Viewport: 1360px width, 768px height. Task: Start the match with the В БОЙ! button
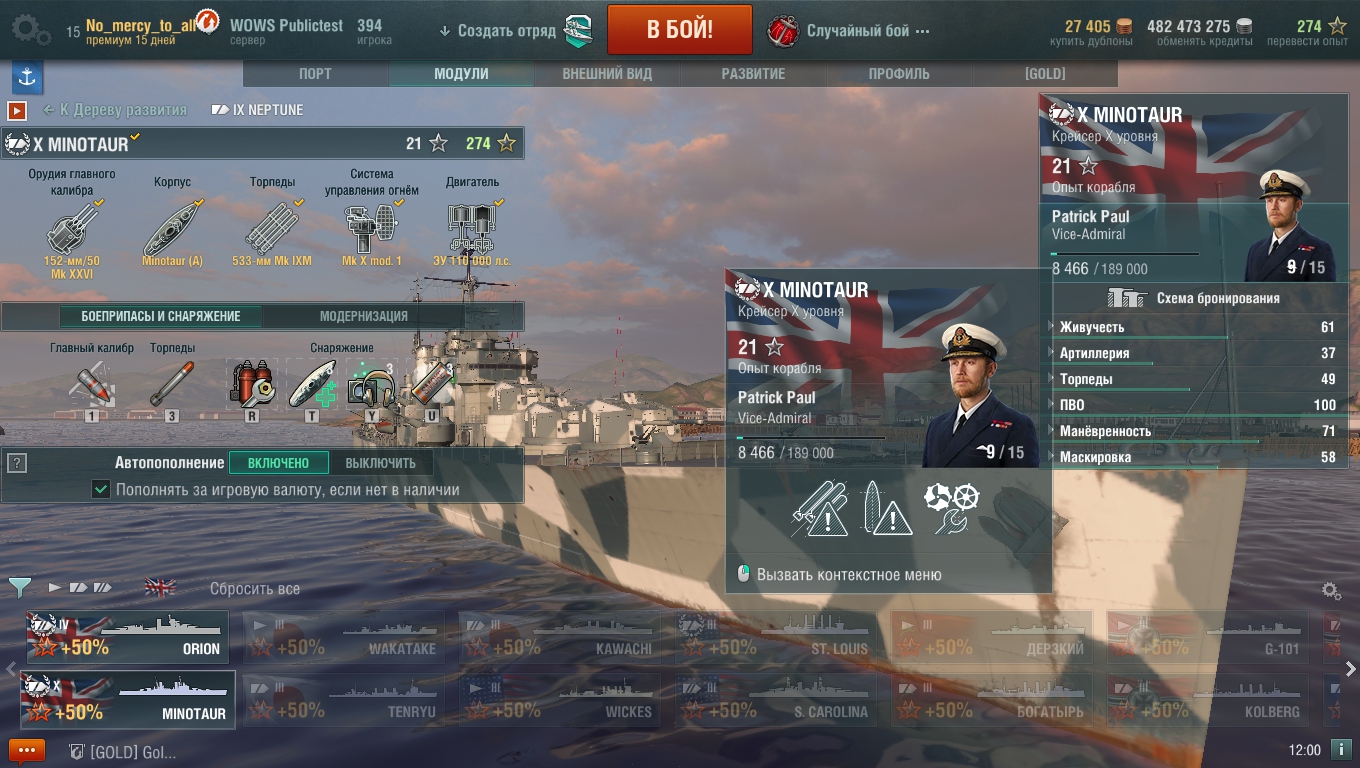(679, 30)
